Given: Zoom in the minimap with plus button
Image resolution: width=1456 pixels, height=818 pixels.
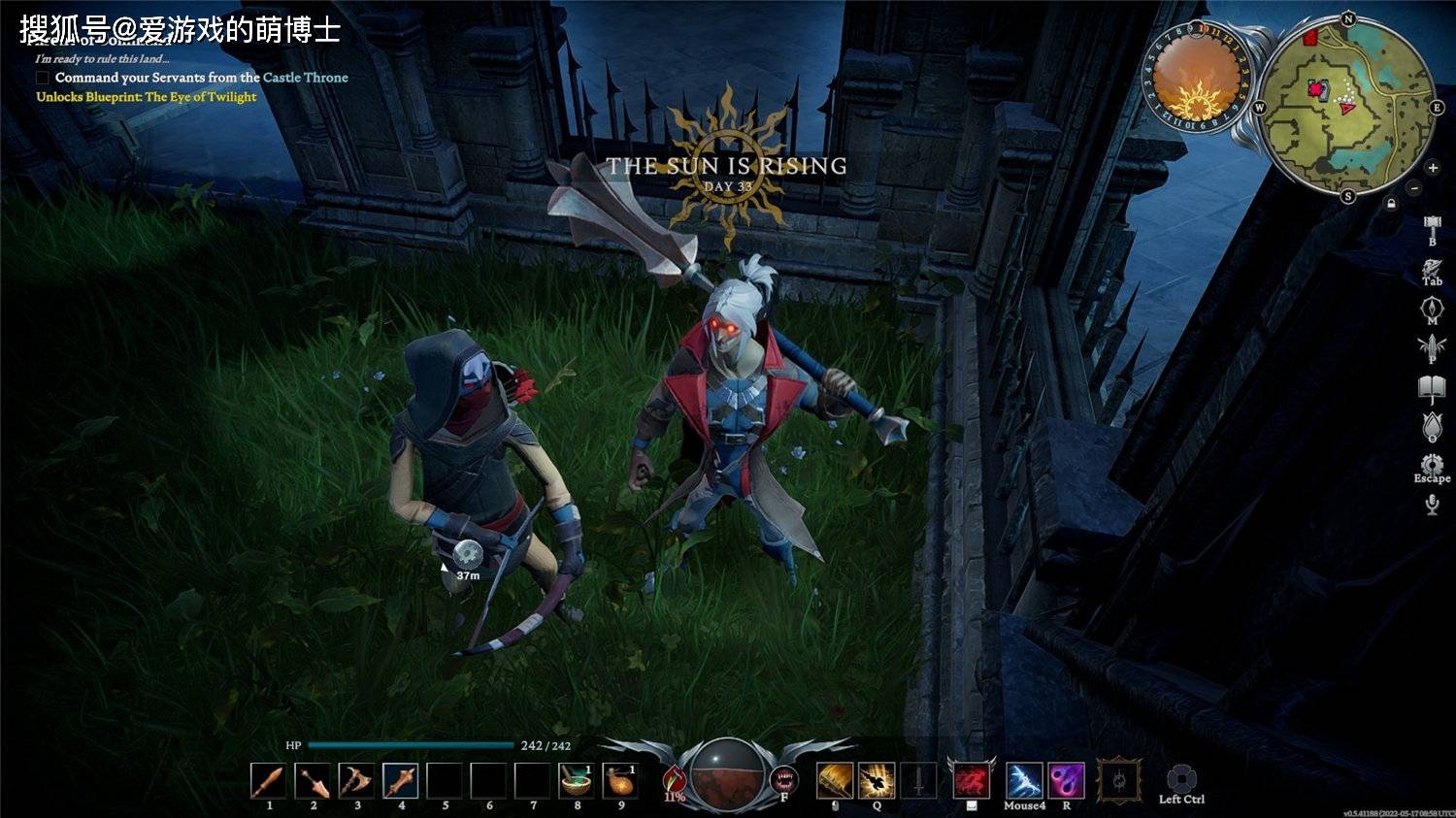Looking at the screenshot, I should 1433,168.
